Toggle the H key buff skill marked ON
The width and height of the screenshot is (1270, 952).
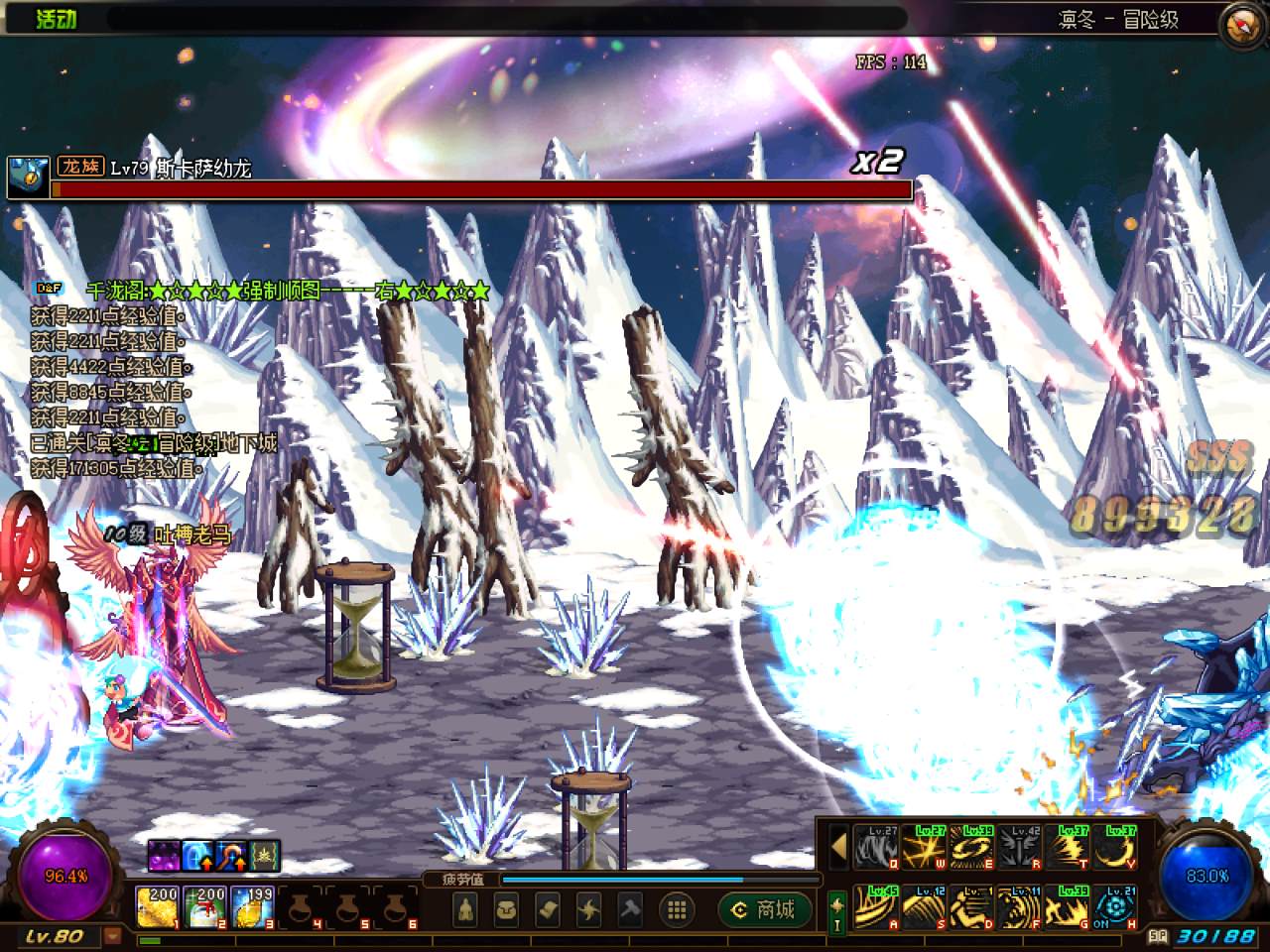click(x=1116, y=907)
